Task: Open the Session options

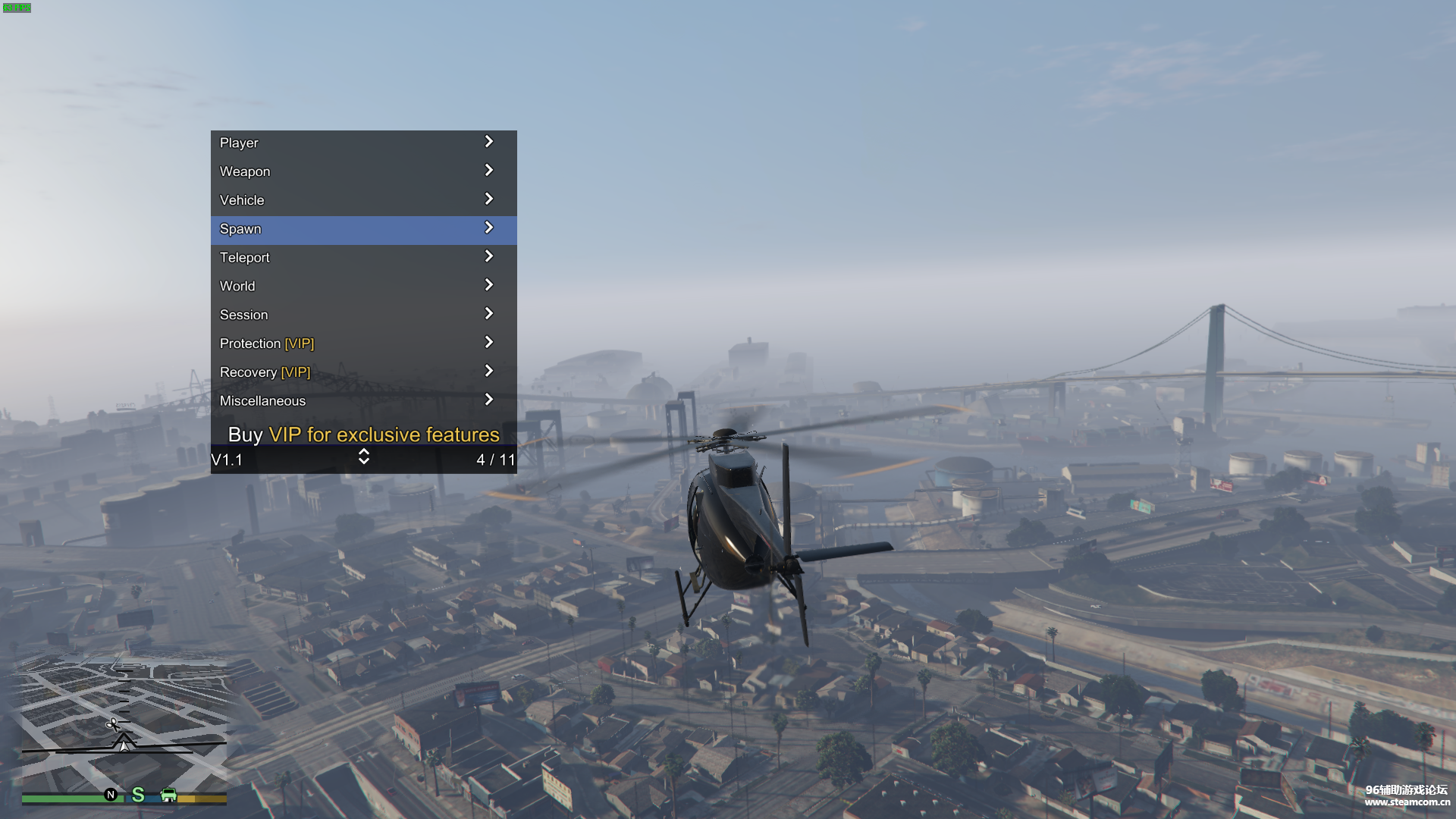Action: (363, 315)
